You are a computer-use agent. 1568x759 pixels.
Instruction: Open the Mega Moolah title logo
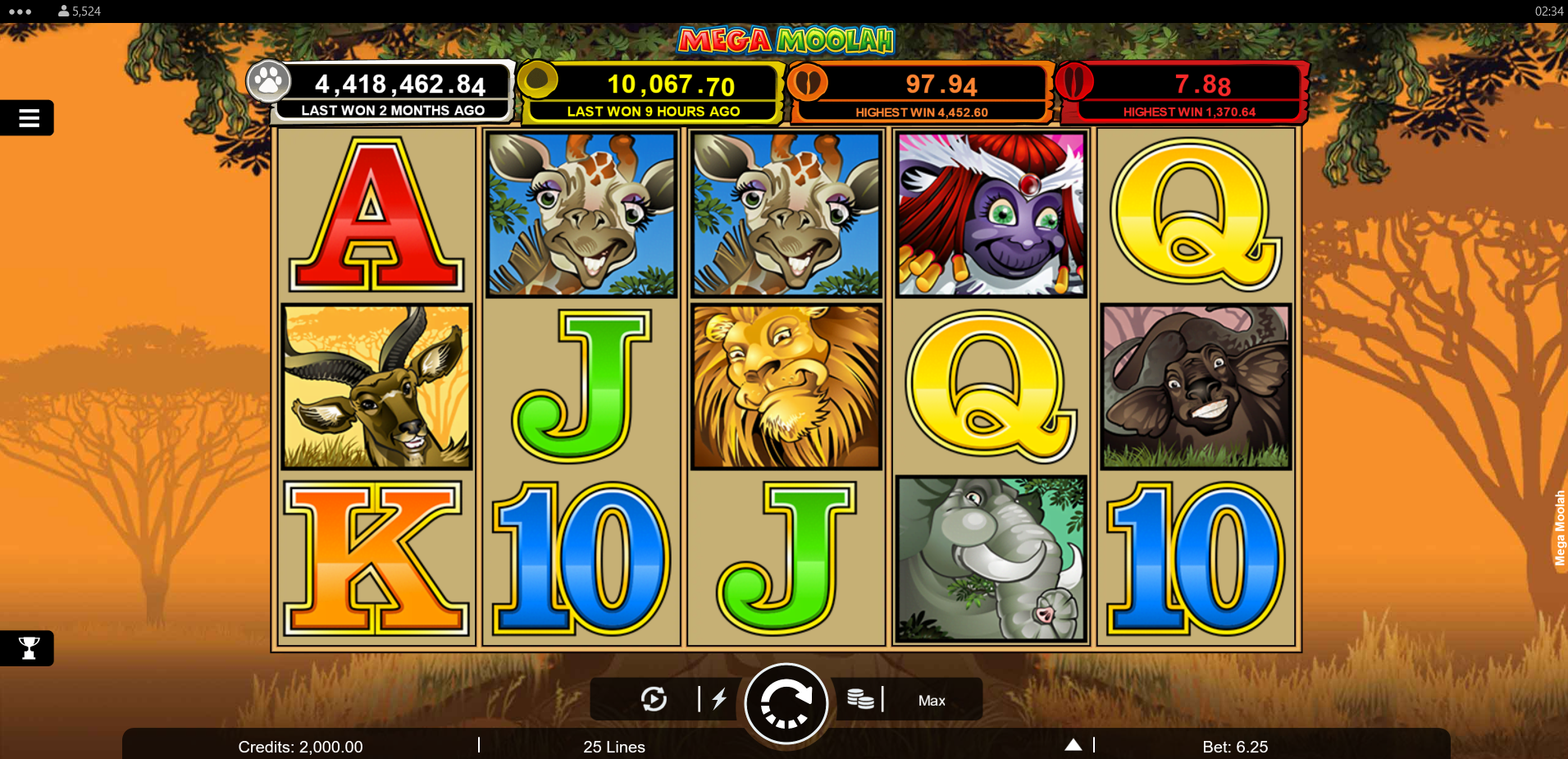pos(785,40)
